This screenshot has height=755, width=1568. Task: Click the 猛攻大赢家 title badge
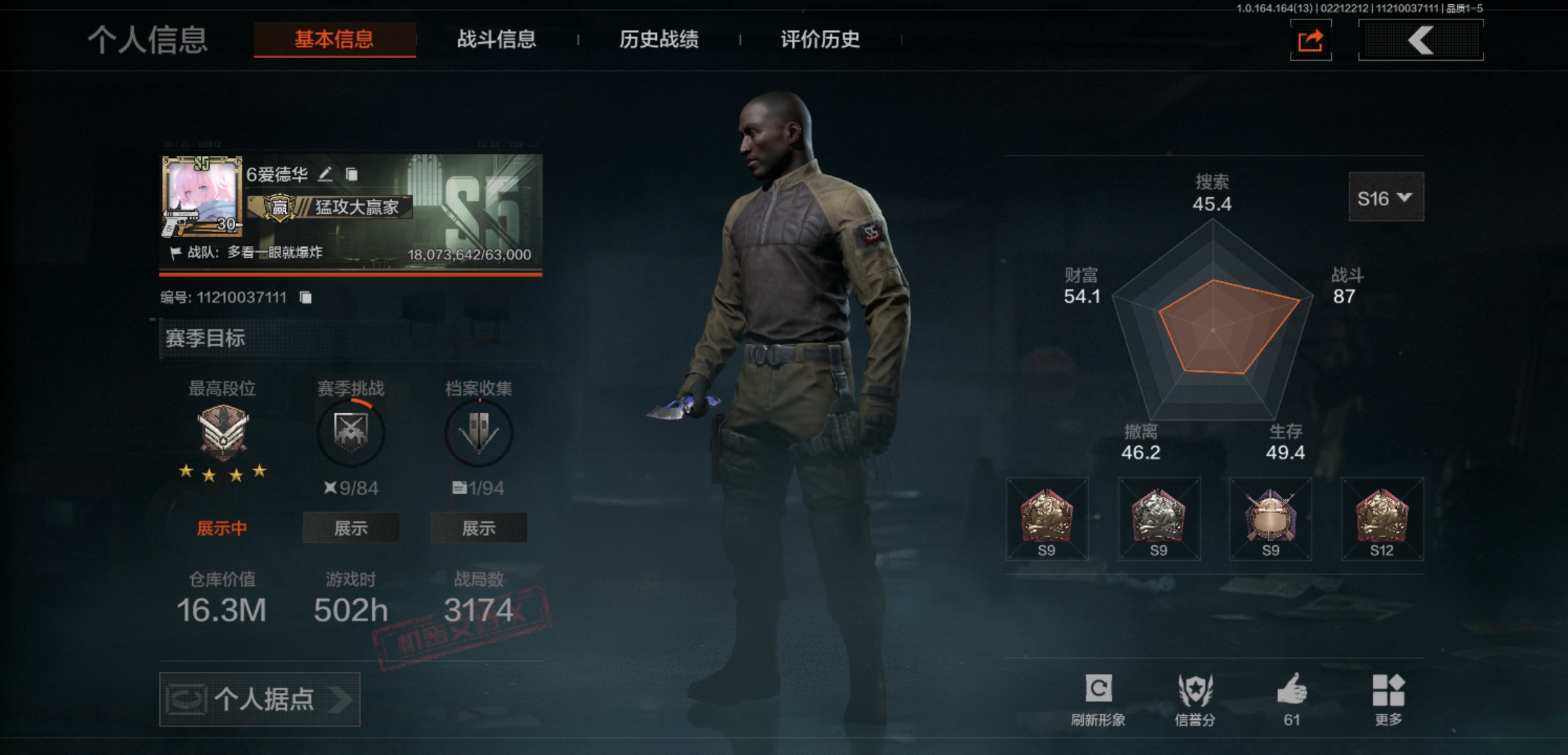click(335, 207)
